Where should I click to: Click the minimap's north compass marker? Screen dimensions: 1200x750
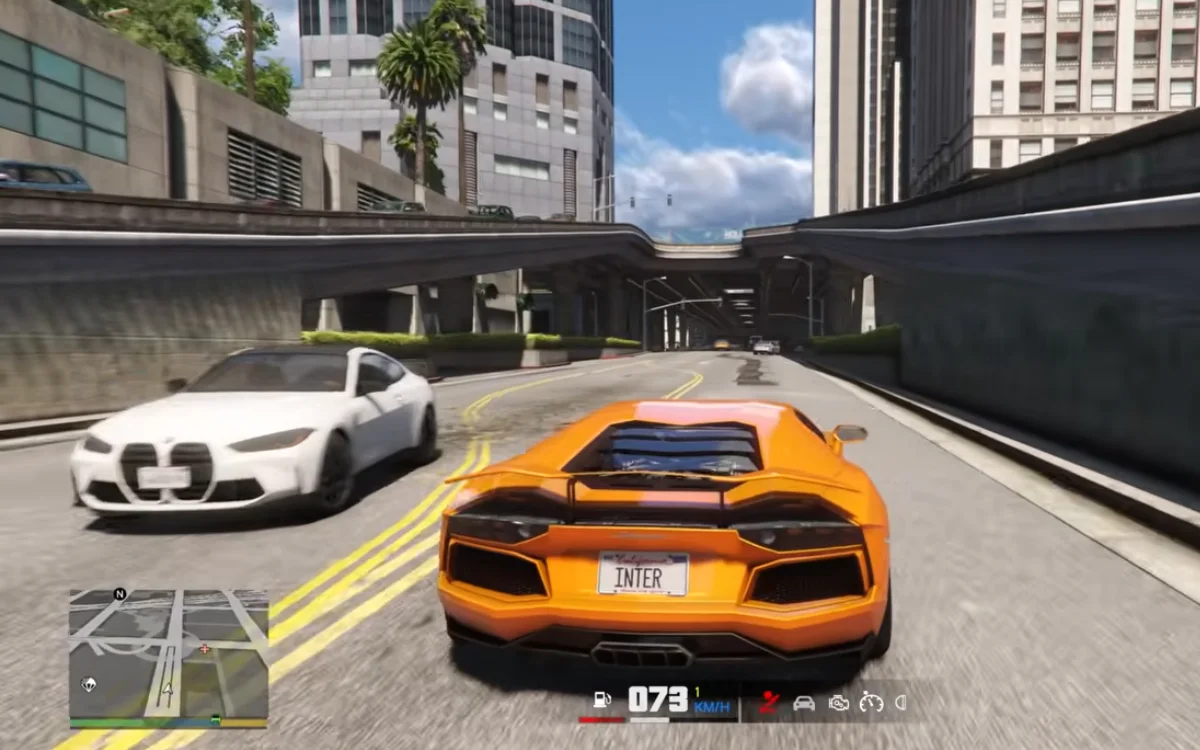(120, 593)
